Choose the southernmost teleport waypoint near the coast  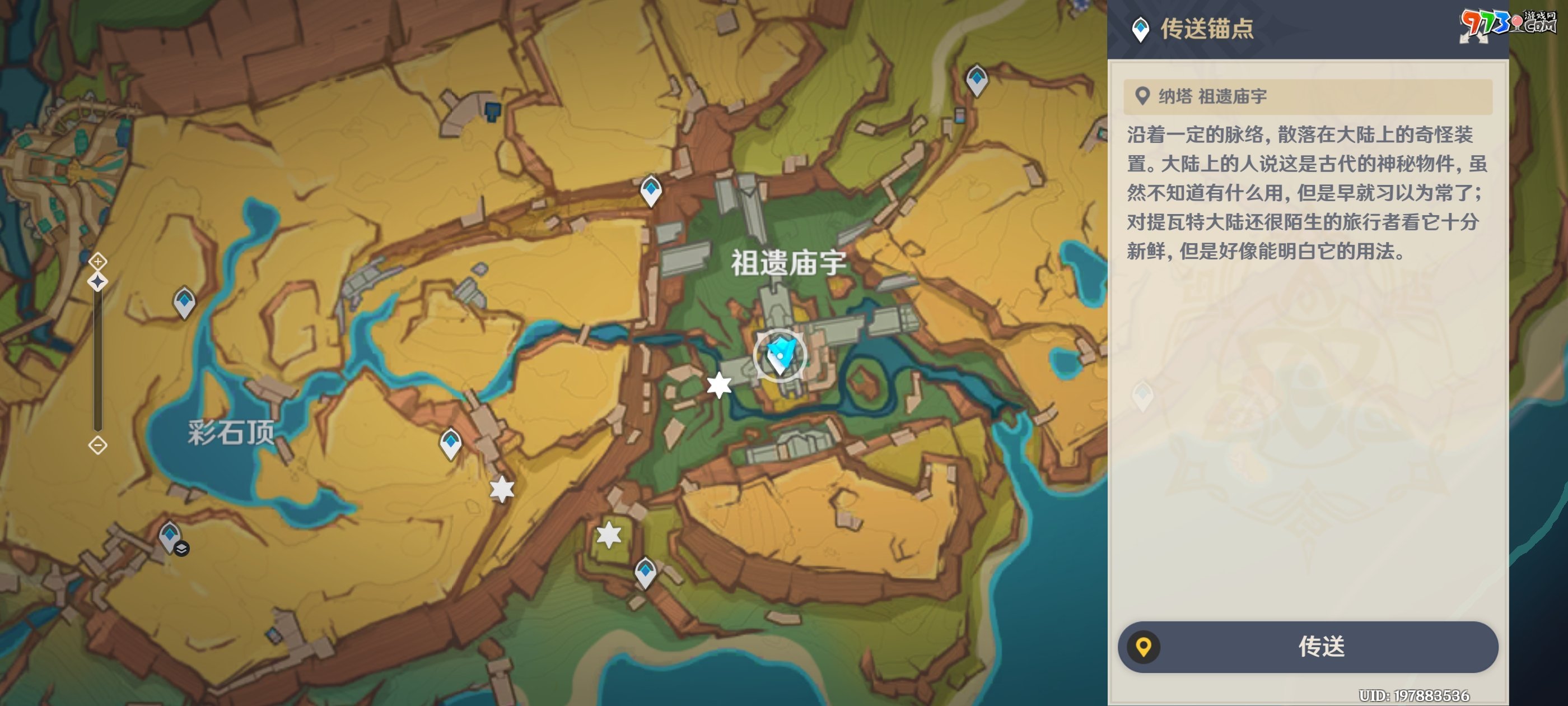[x=645, y=572]
